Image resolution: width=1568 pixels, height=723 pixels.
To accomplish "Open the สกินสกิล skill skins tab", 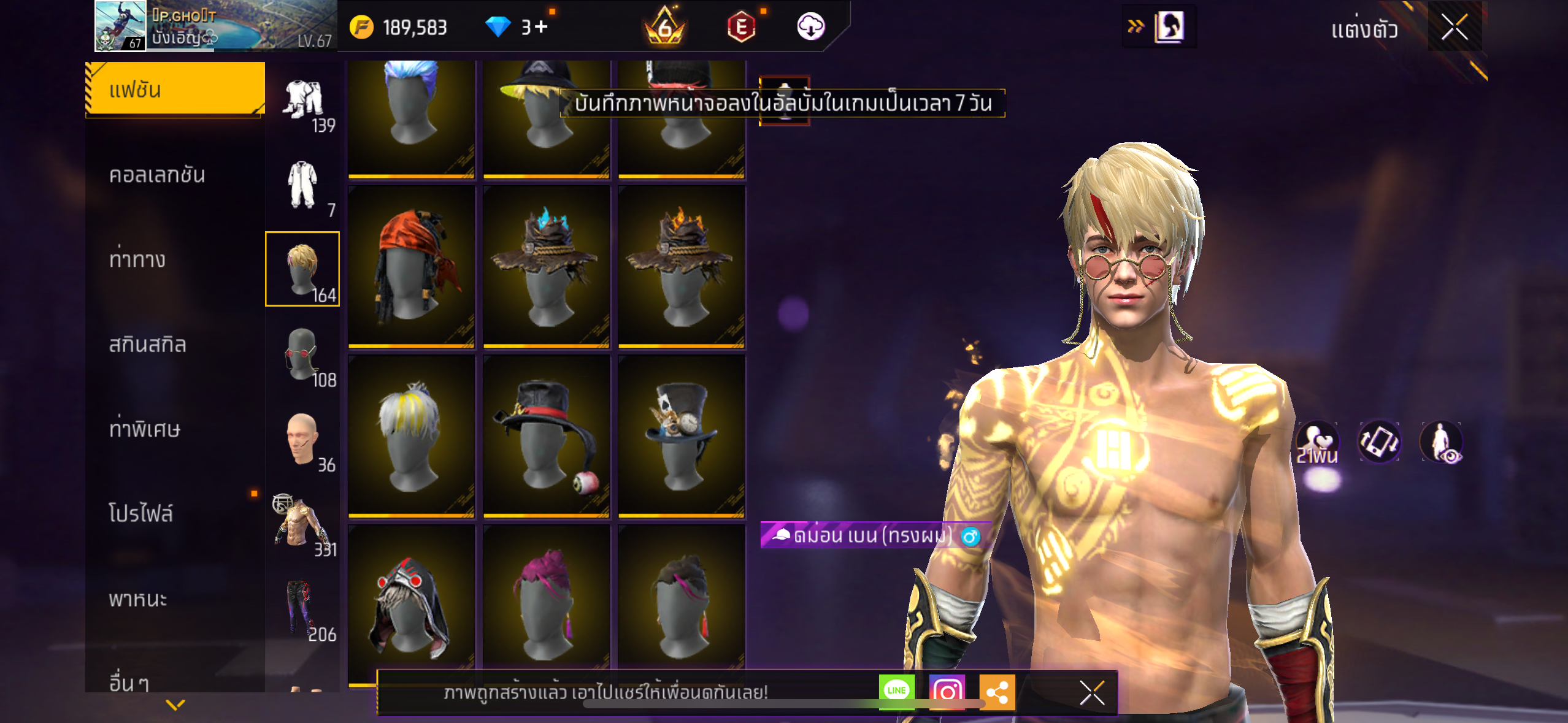I will (147, 344).
